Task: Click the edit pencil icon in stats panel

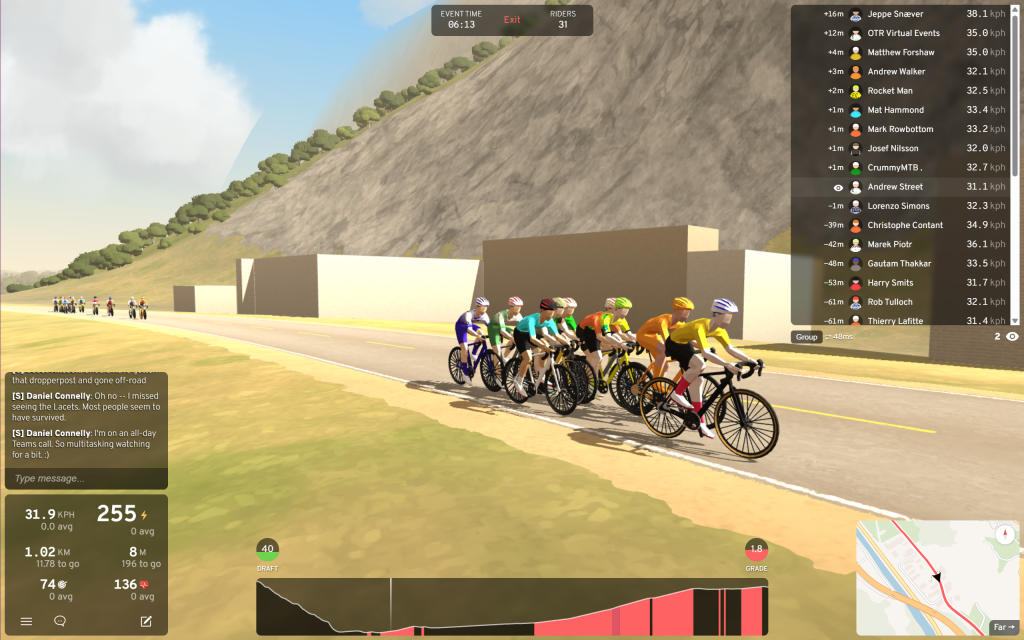Action: pos(146,621)
